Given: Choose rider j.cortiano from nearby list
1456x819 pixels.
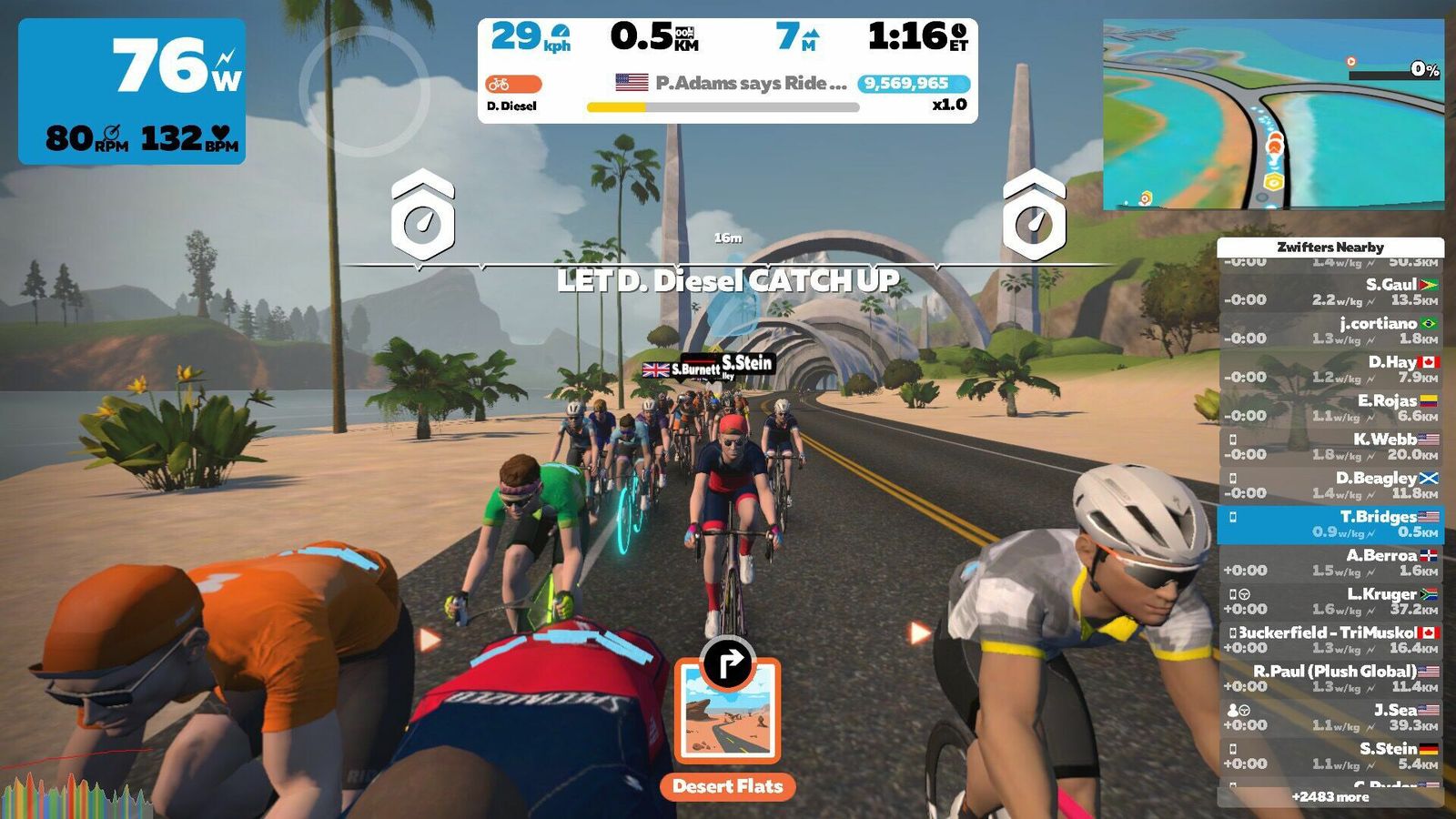Looking at the screenshot, I should pos(1330,330).
